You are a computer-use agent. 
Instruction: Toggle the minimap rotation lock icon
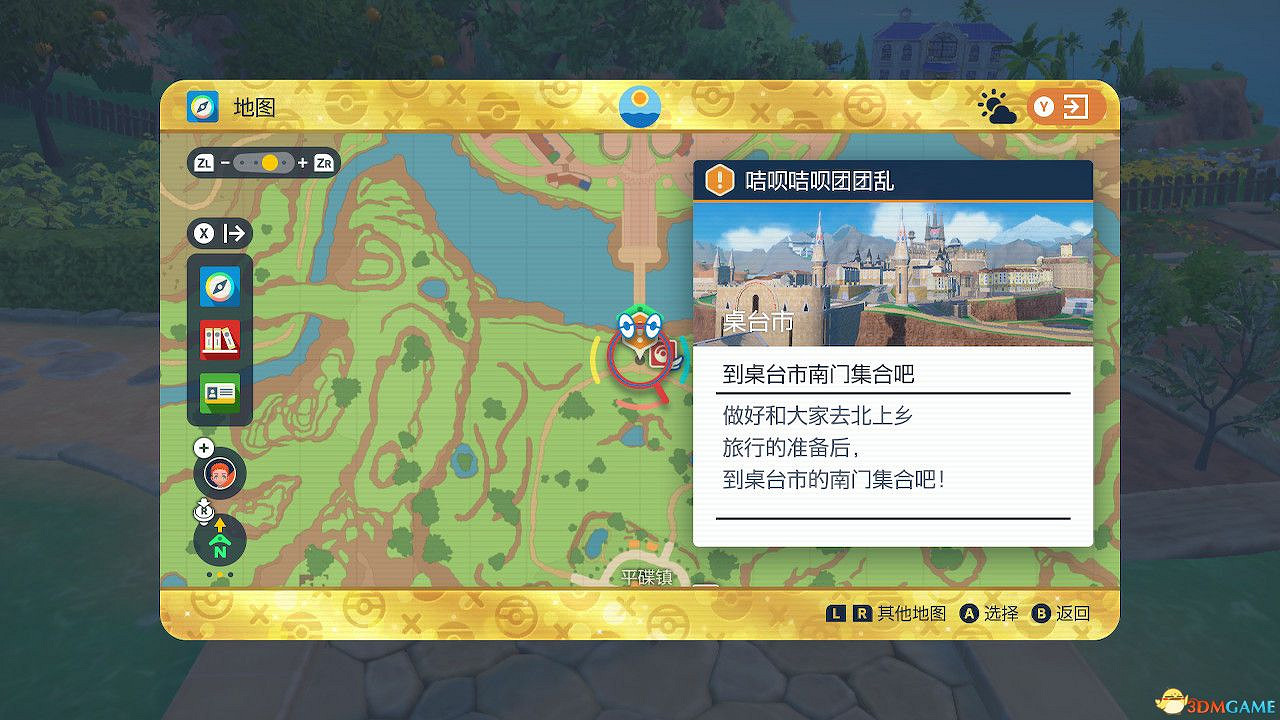point(203,511)
